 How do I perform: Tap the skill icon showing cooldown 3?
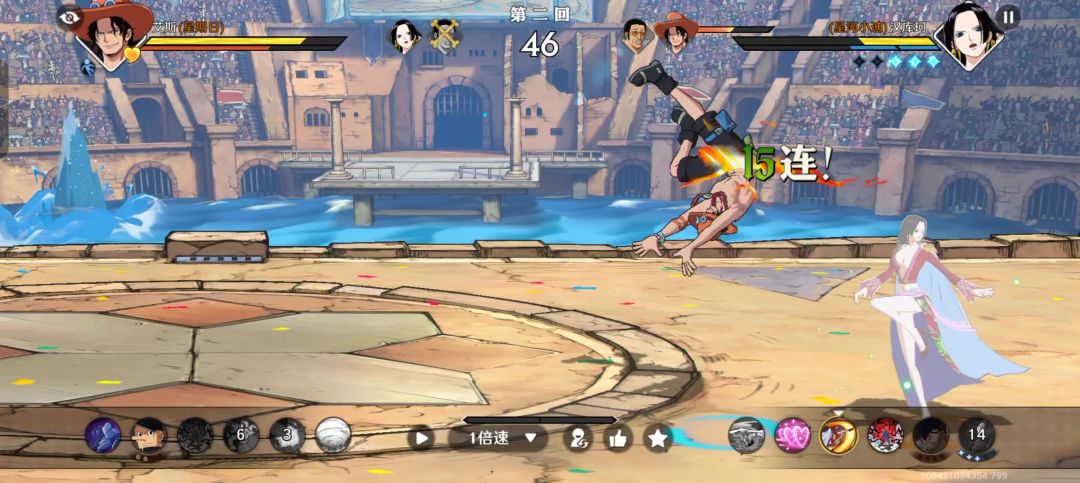287,435
